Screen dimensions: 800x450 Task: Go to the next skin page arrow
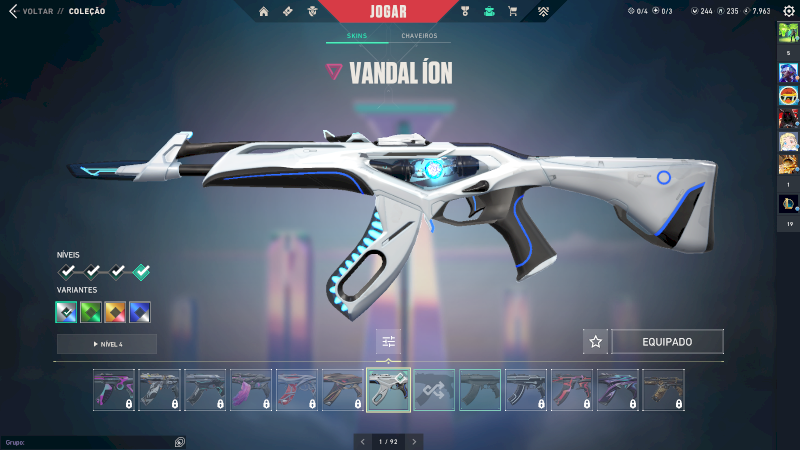click(414, 441)
